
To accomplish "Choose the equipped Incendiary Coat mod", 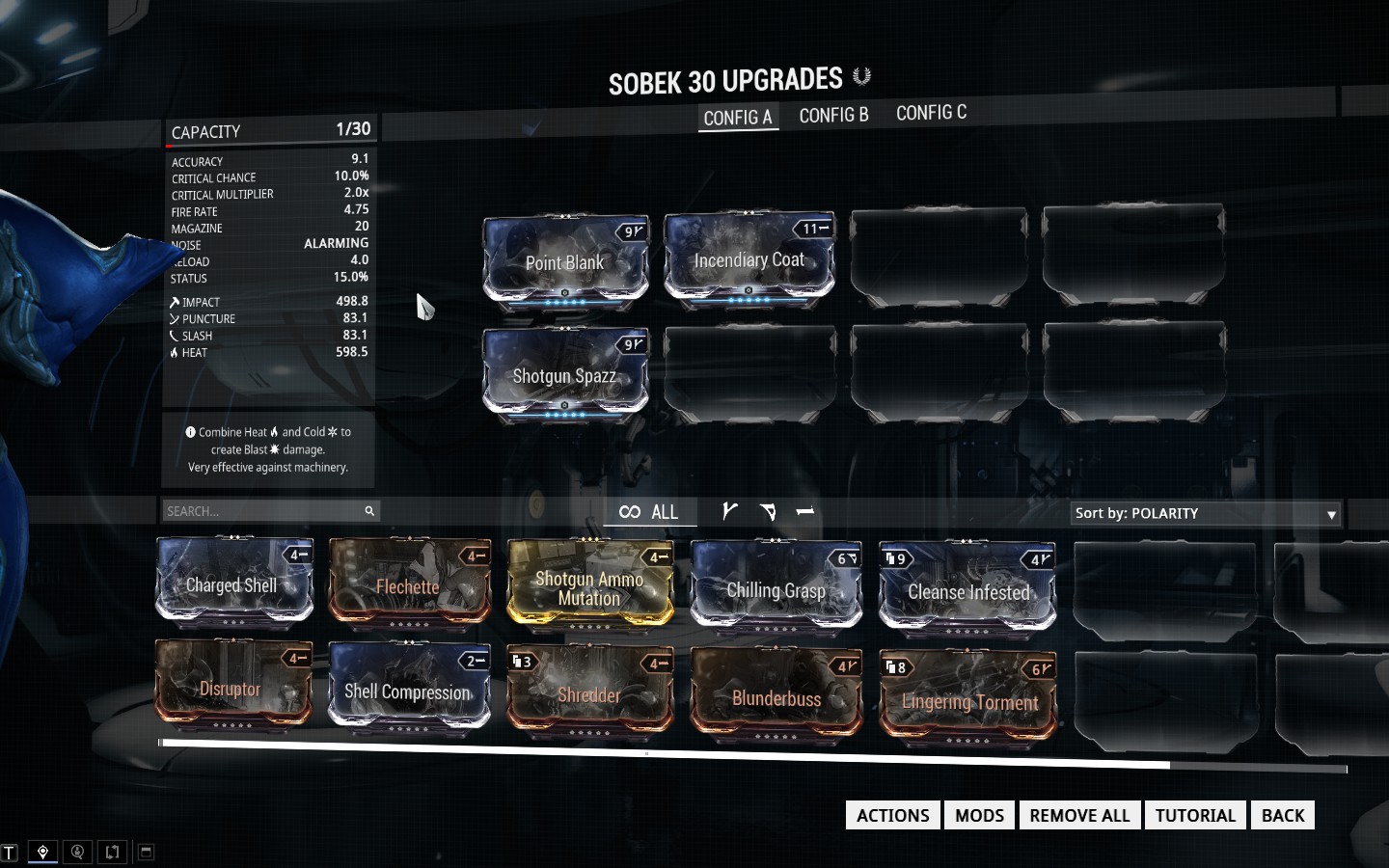I will click(749, 259).
